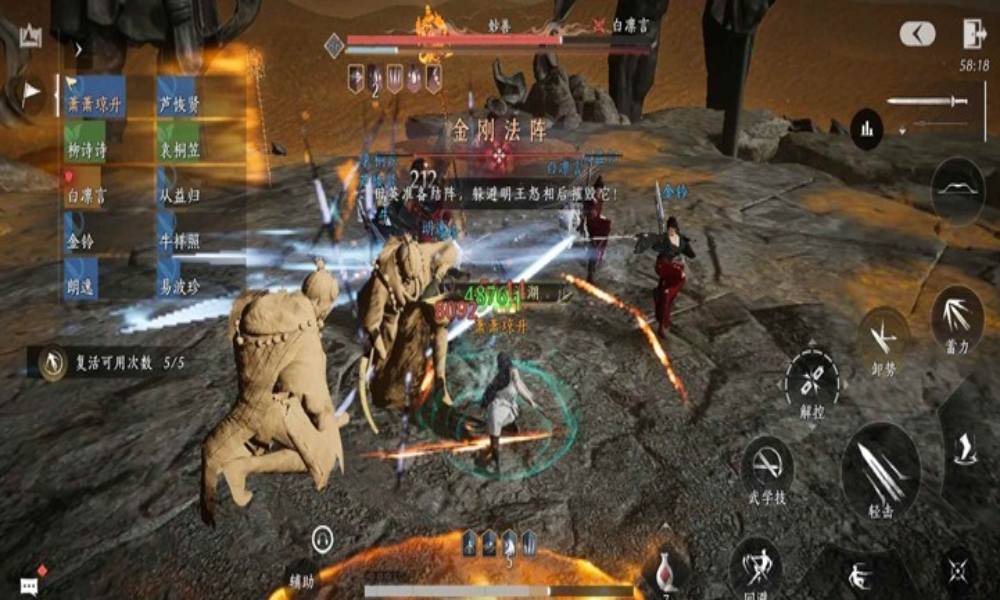Click the crown icon above the party list
The image size is (1000, 600).
pos(29,36)
